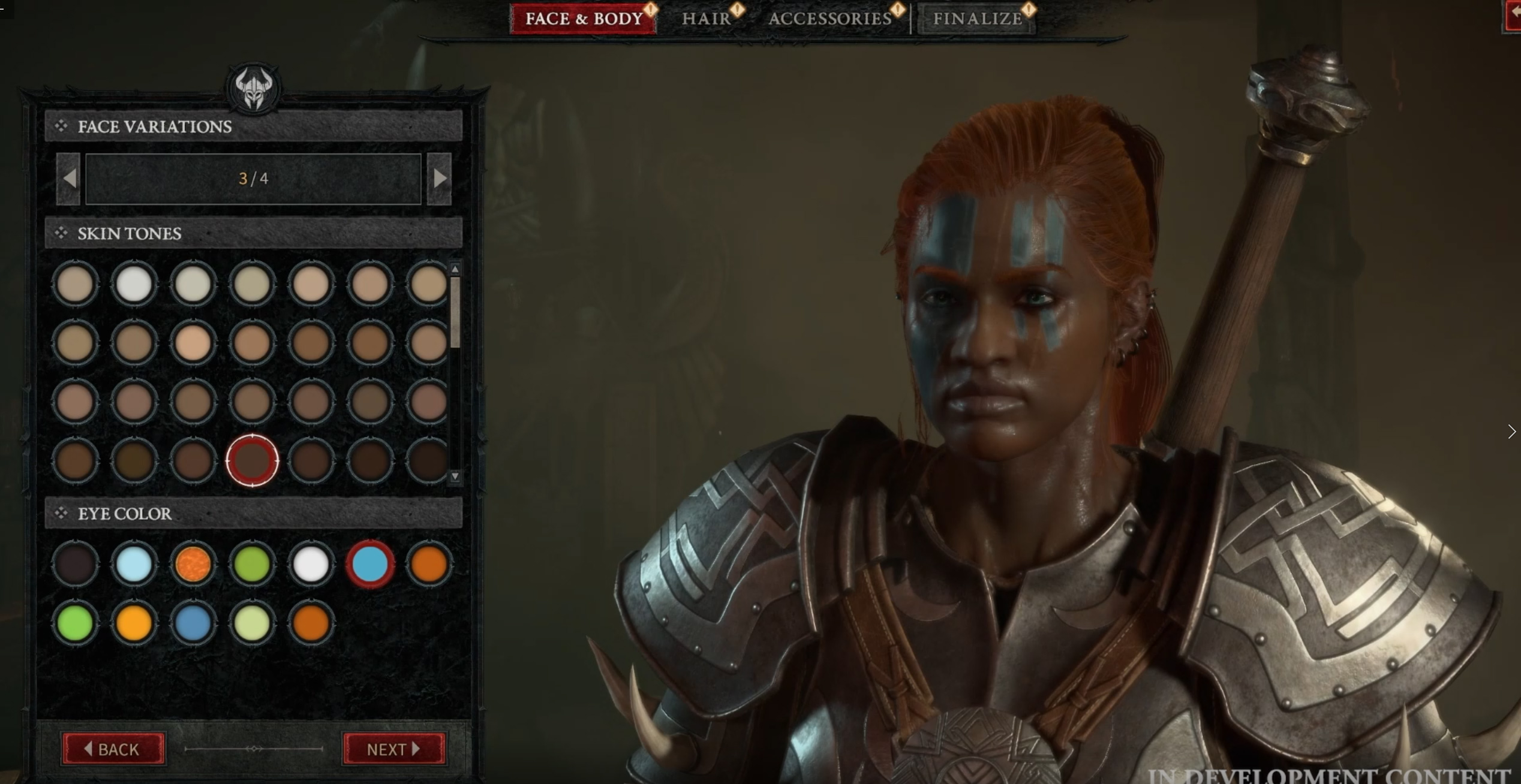Pick the selected red-ringed brown skin tone

point(252,460)
